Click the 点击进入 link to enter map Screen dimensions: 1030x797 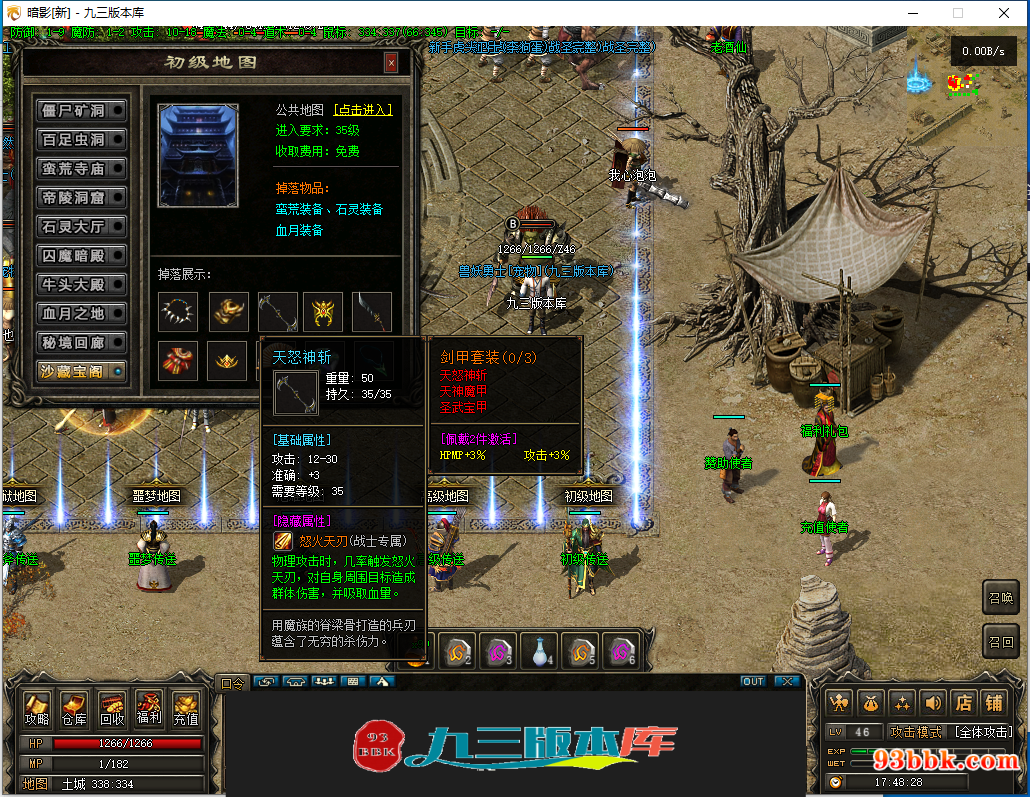(363, 110)
